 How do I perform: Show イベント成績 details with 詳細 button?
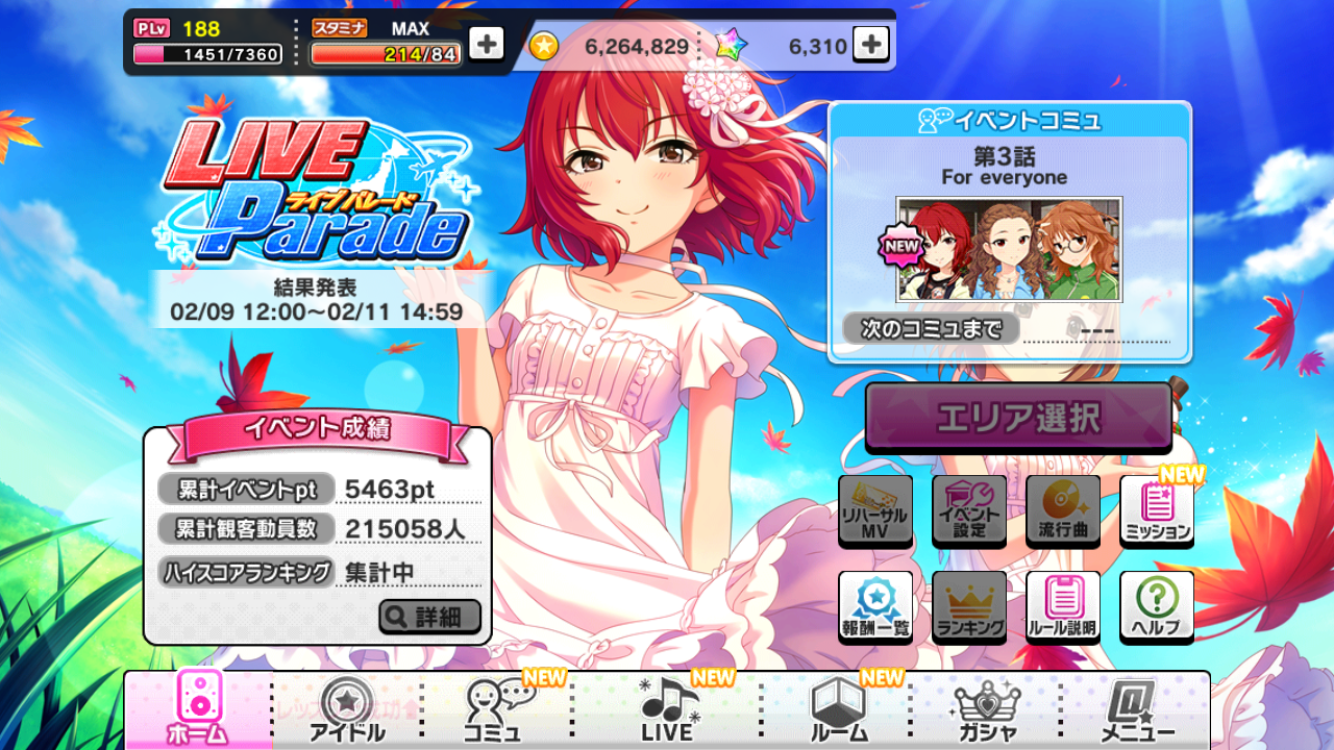pos(430,617)
